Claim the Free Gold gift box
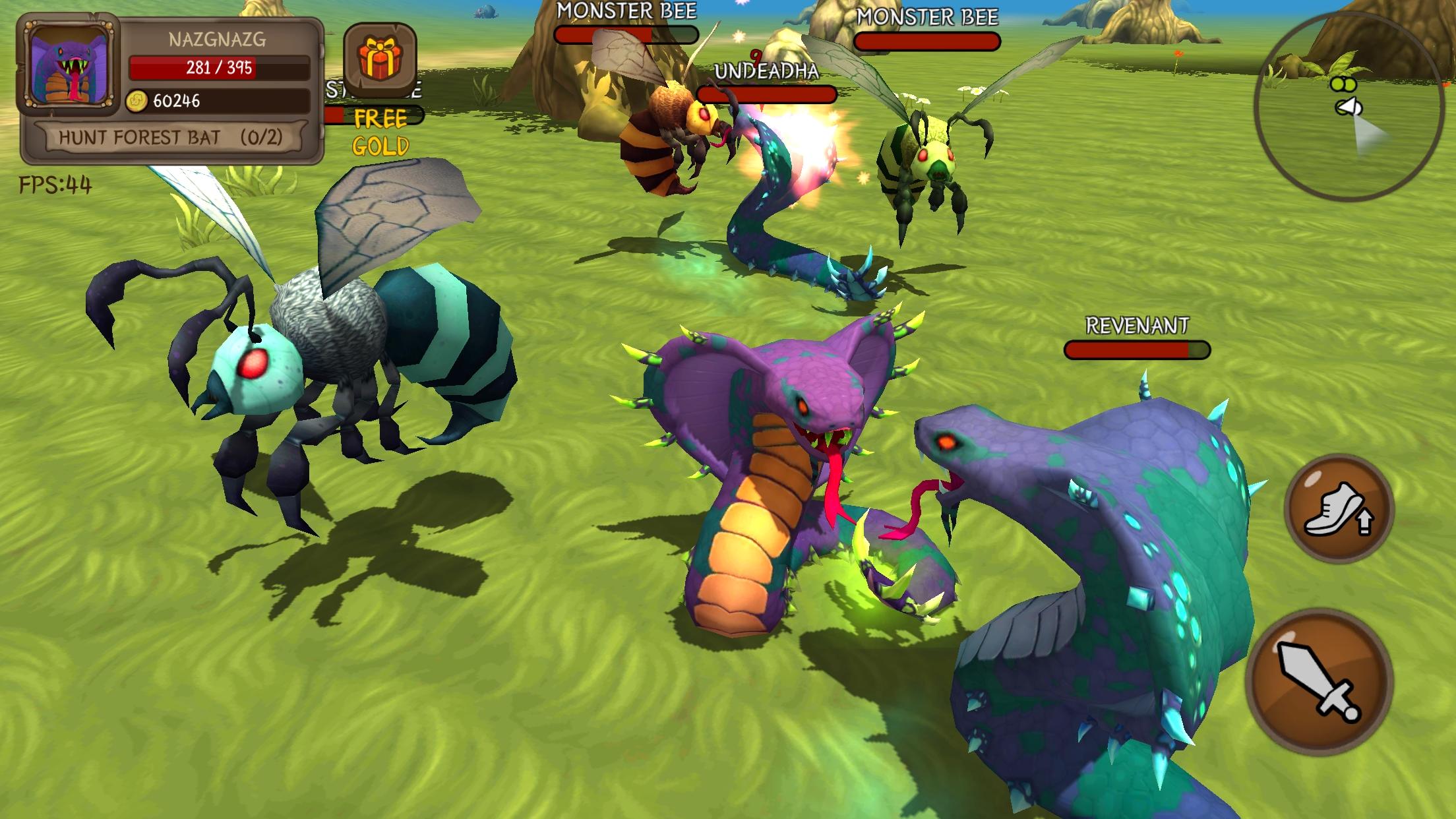The height and width of the screenshot is (819, 1456). 380,60
